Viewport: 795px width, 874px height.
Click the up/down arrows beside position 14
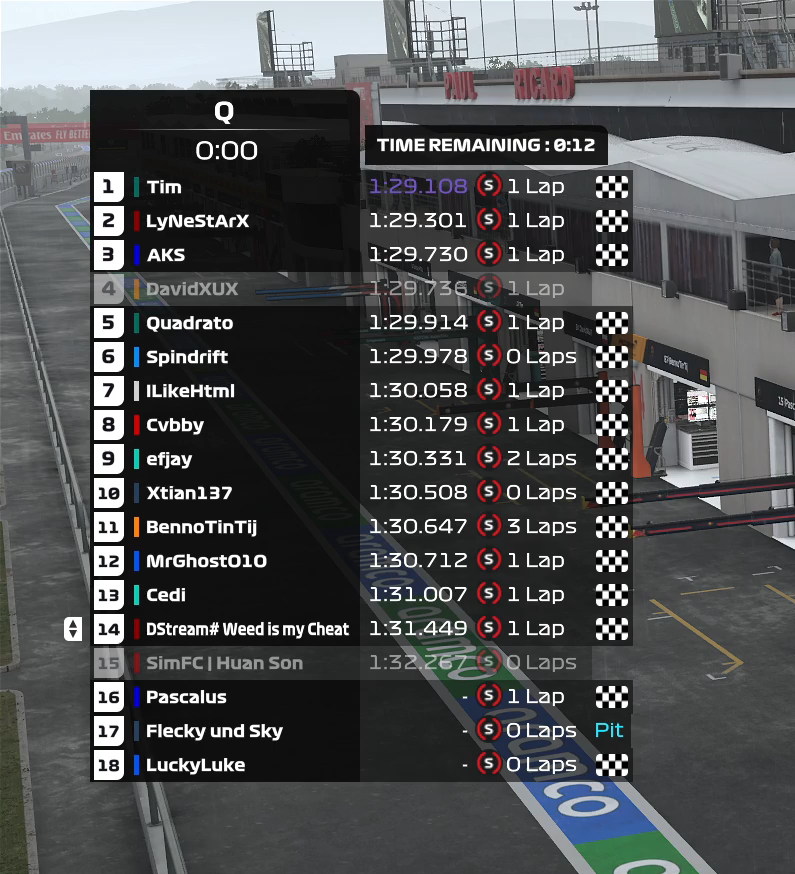pyautogui.click(x=72, y=629)
